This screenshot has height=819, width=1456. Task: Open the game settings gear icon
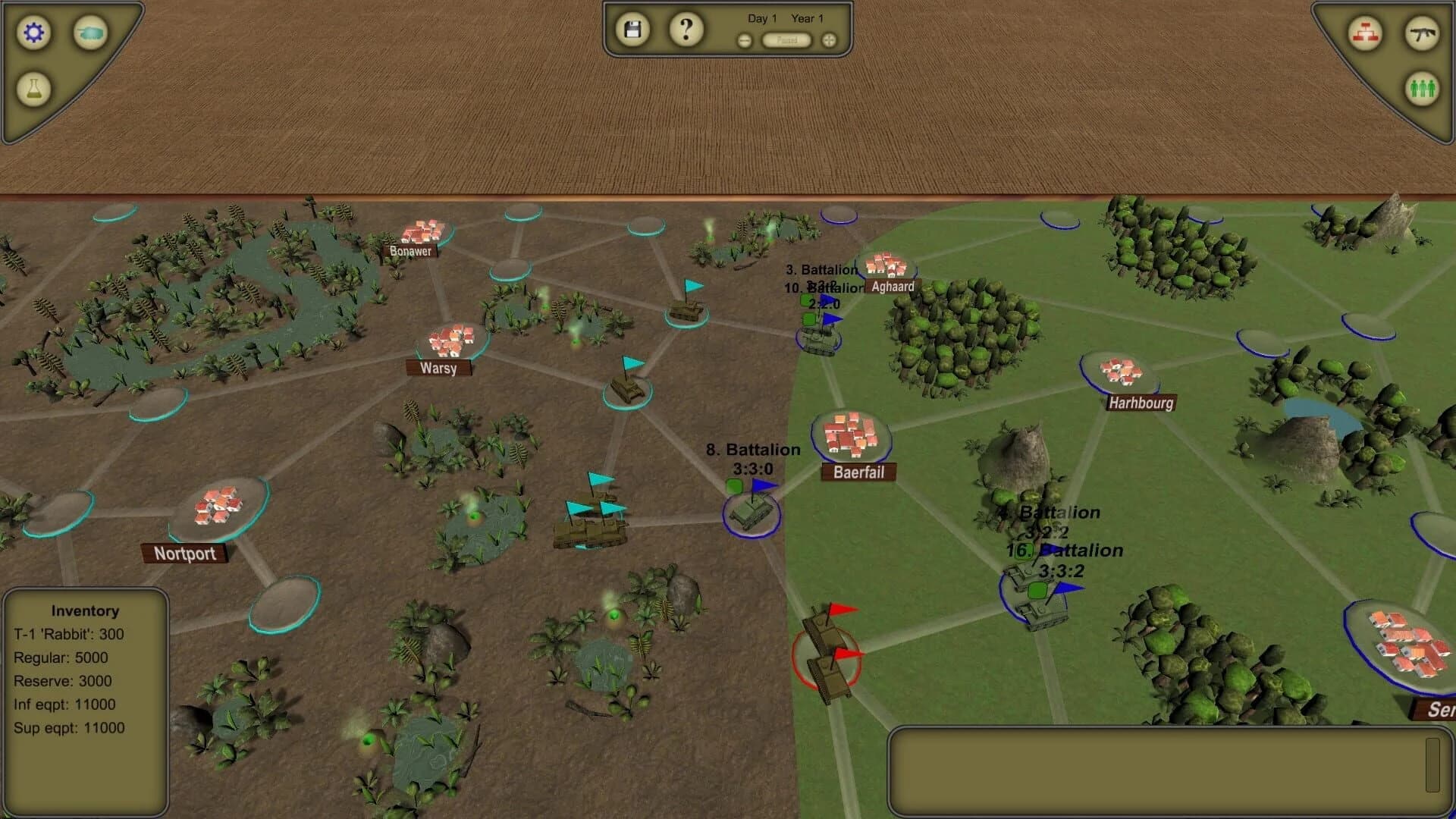(33, 33)
